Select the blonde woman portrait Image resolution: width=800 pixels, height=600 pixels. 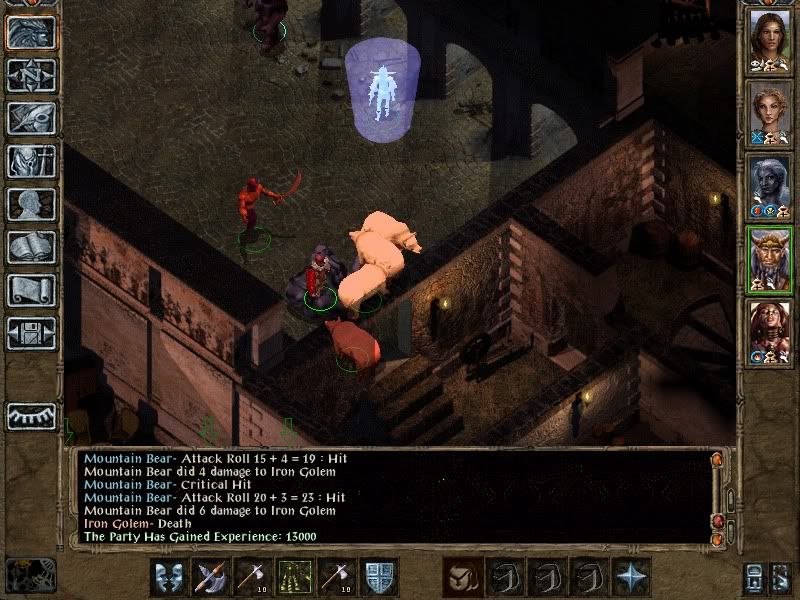point(769,113)
